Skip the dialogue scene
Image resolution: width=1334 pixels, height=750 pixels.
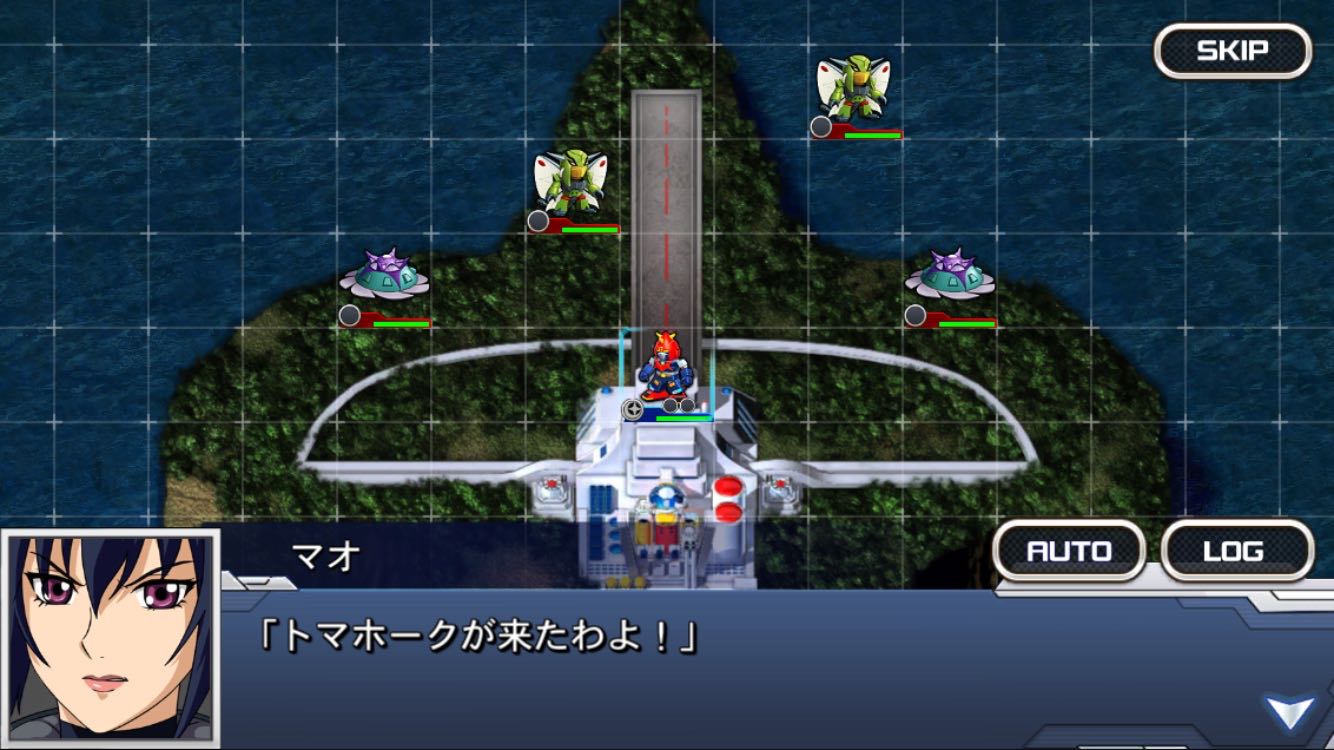click(x=1232, y=51)
